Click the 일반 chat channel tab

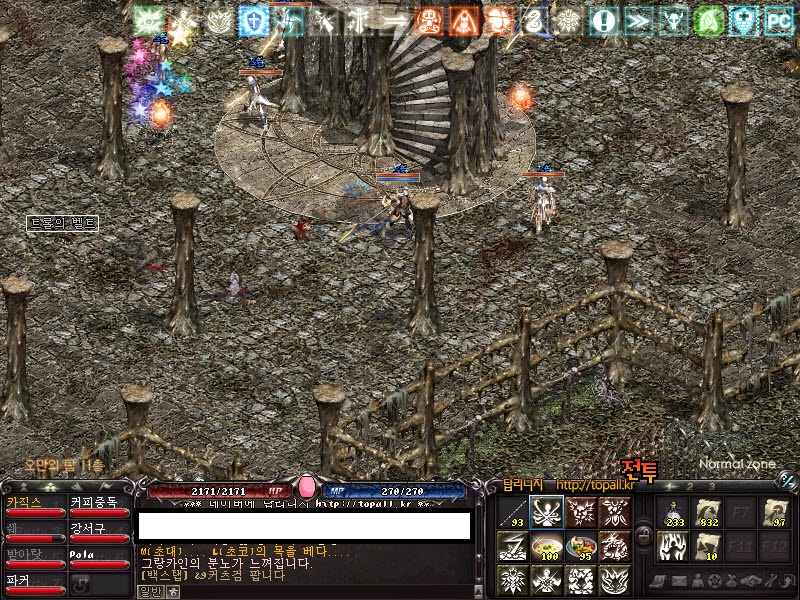point(148,591)
